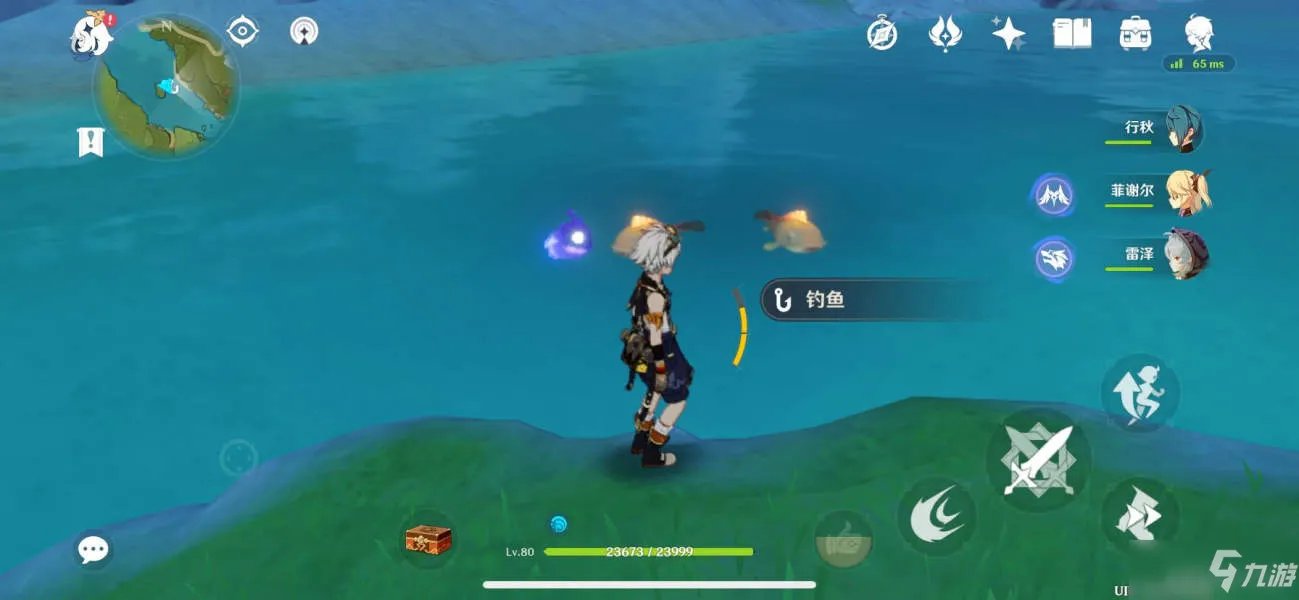The height and width of the screenshot is (600, 1299).
Task: Open the Wish four-point star icon
Action: click(1008, 34)
